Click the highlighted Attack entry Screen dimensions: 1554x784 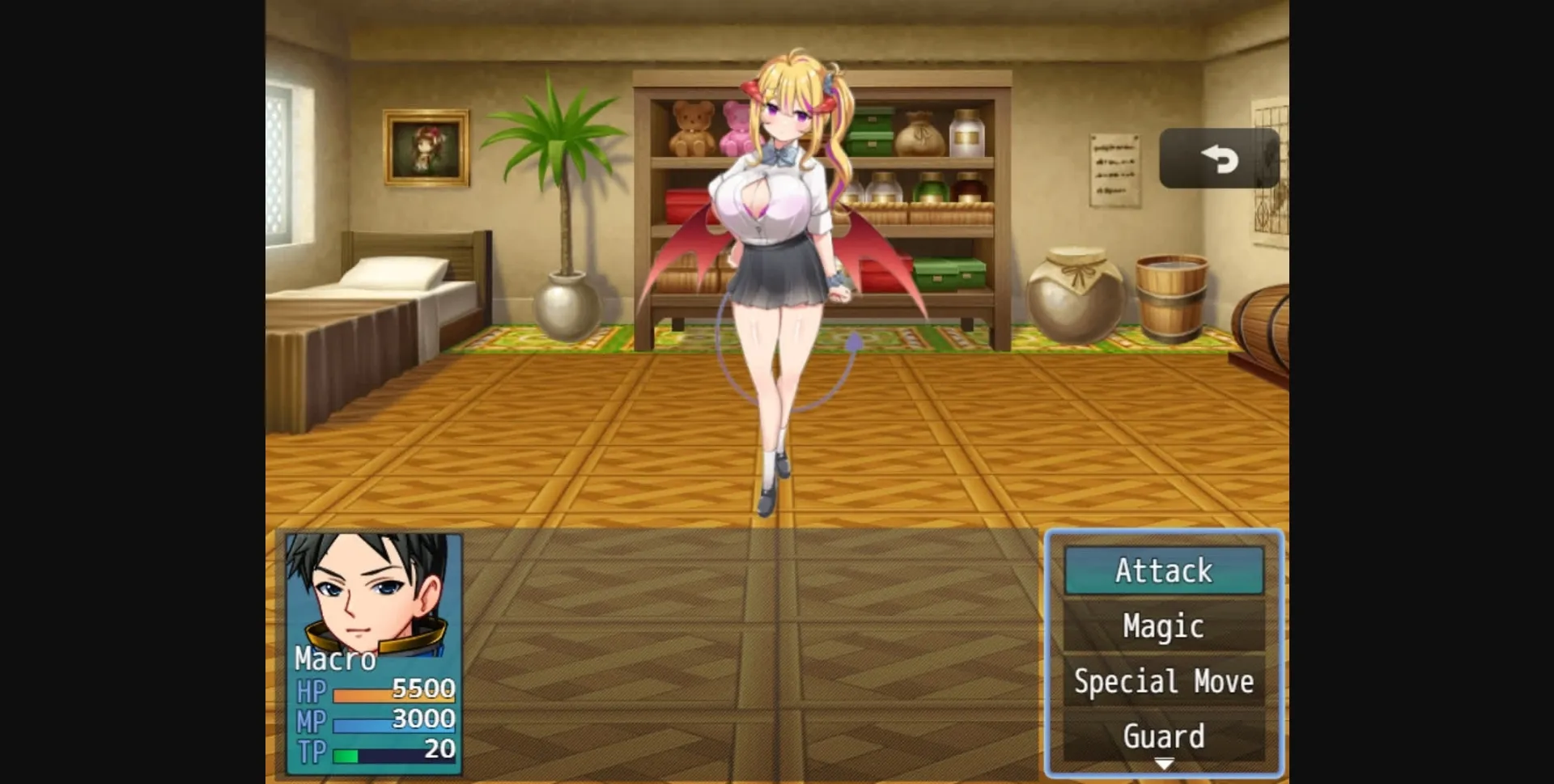pos(1163,570)
